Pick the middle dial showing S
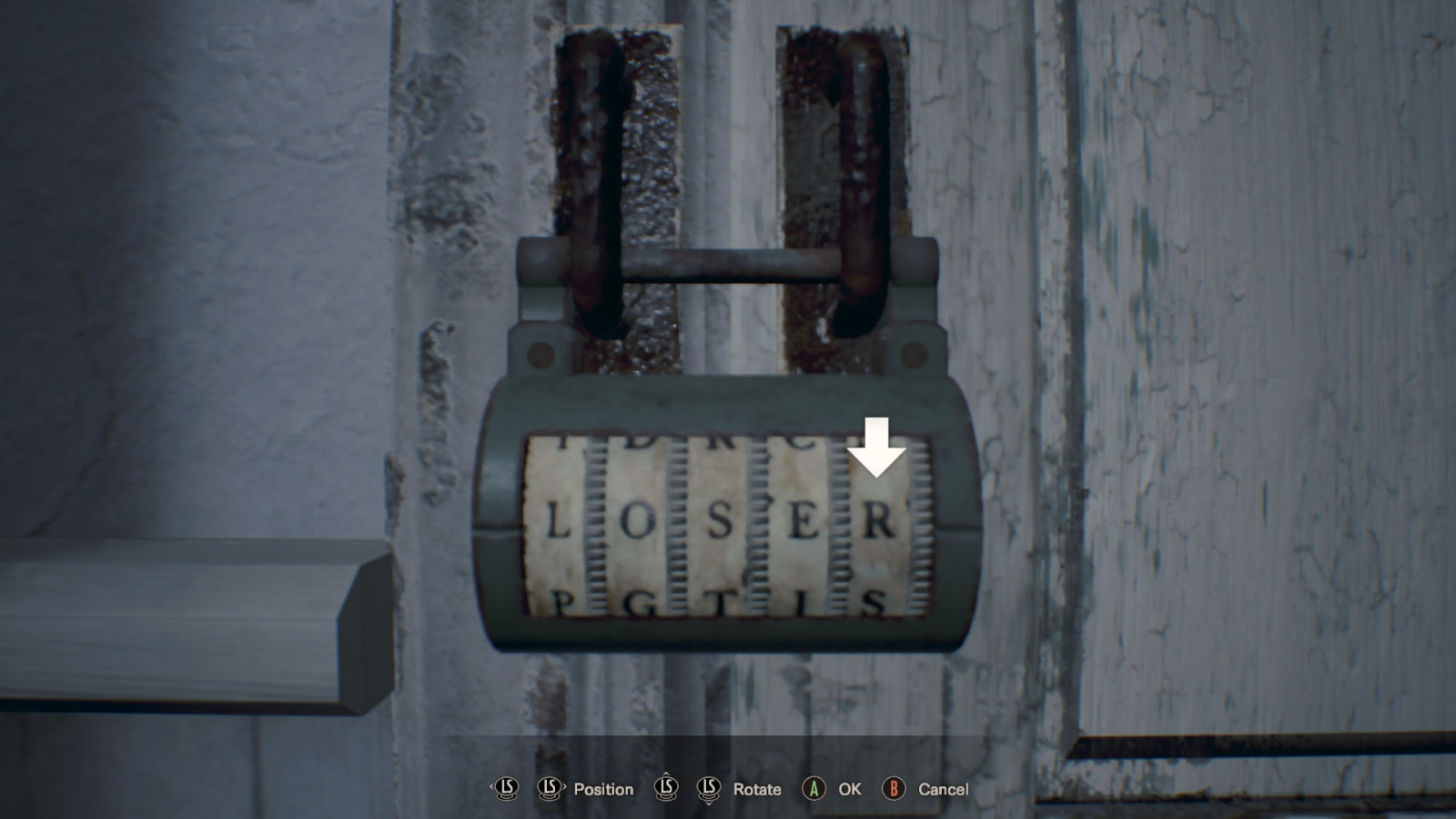Image resolution: width=1456 pixels, height=819 pixels. pos(720,522)
